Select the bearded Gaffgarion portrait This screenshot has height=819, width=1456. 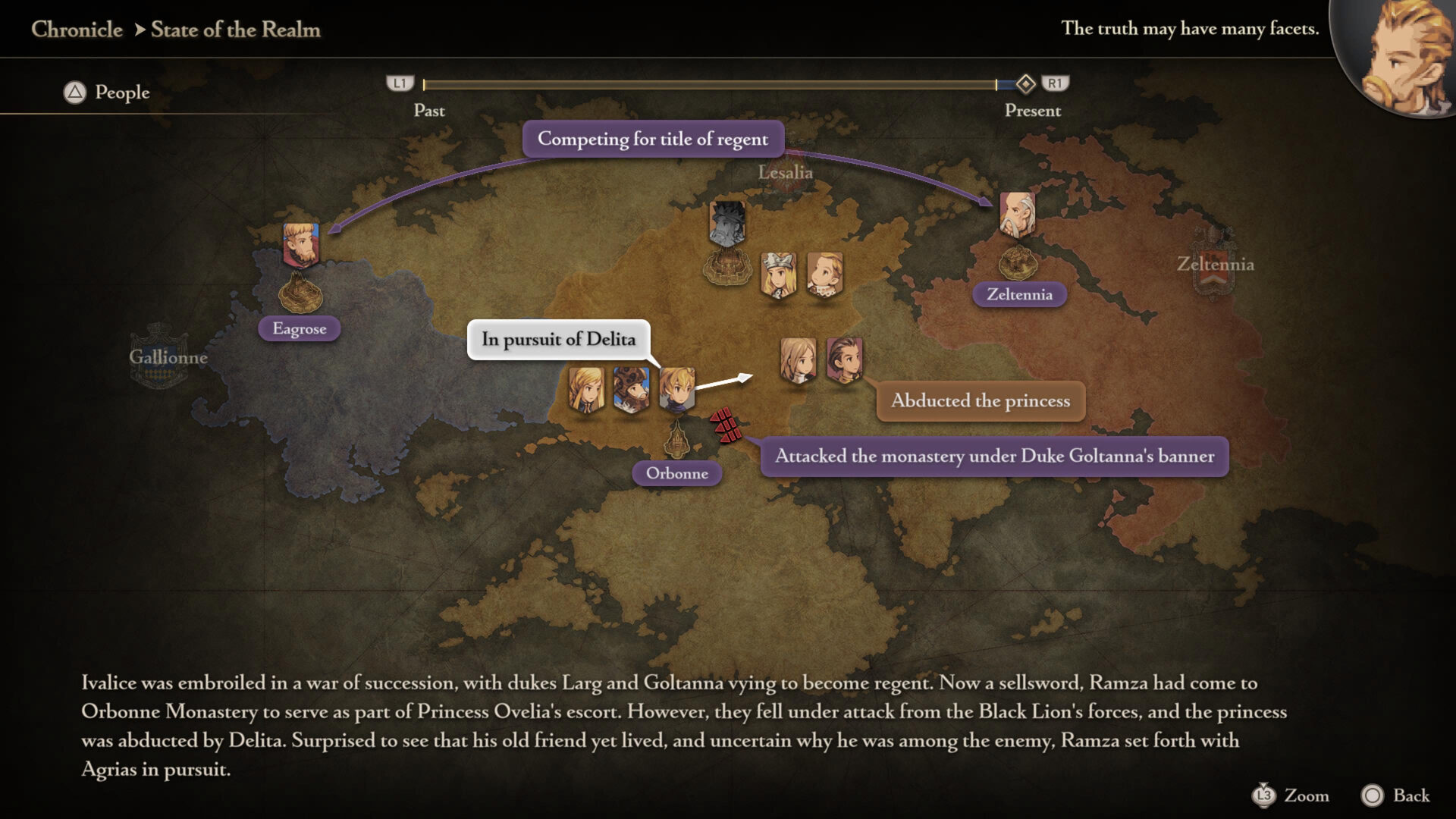coord(631,389)
